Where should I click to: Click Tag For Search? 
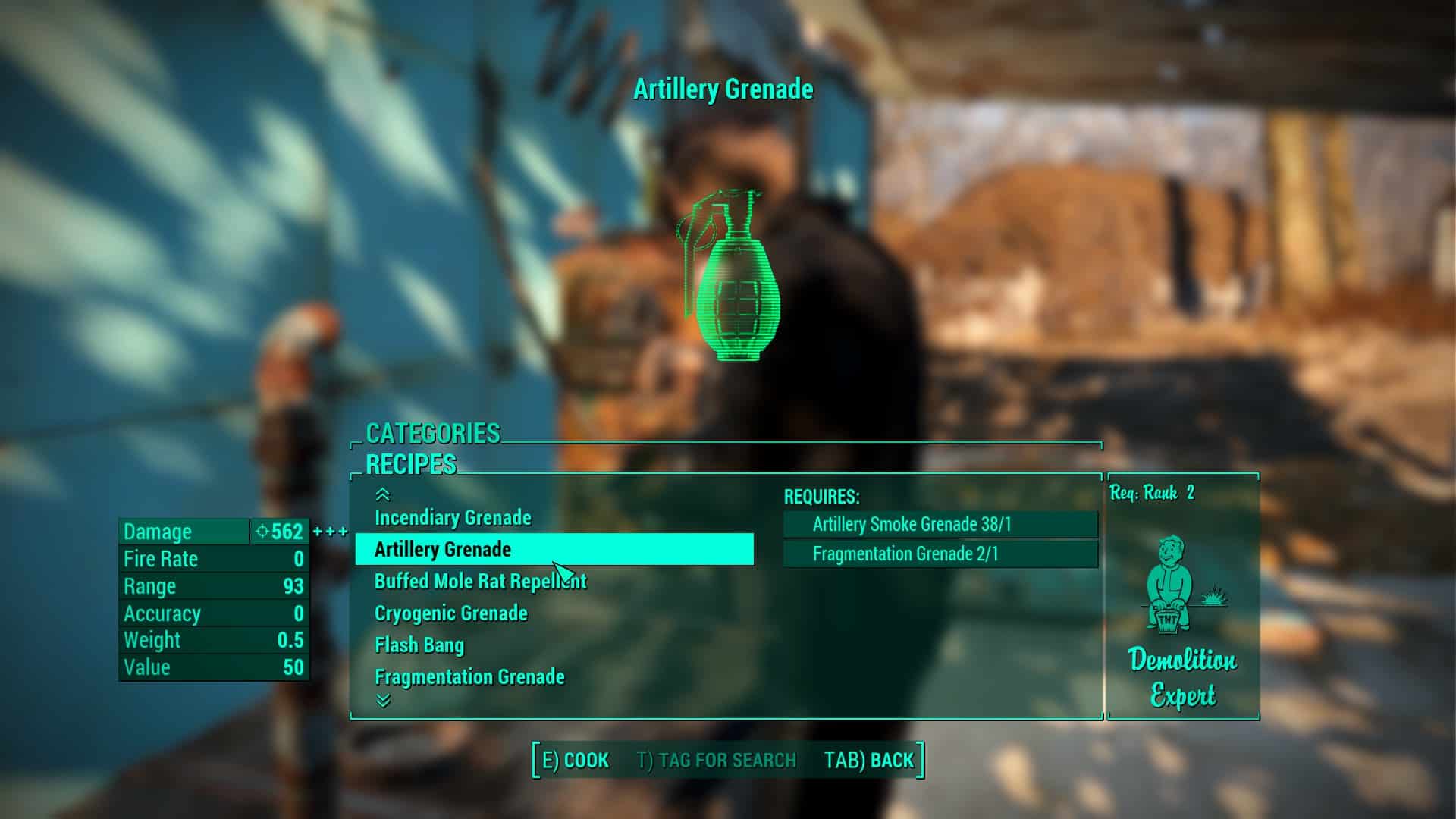[717, 761]
